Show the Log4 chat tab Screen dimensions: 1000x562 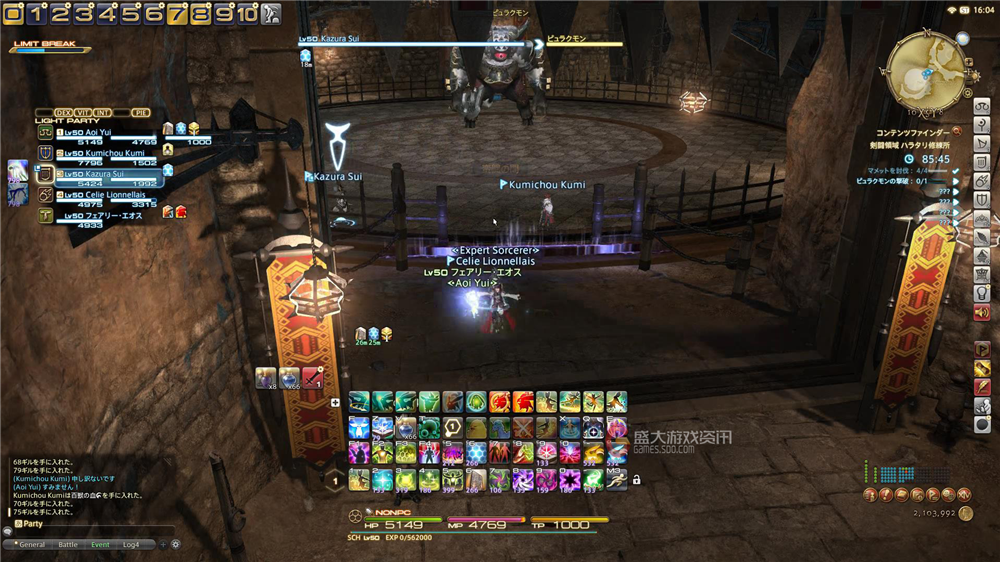coord(131,545)
